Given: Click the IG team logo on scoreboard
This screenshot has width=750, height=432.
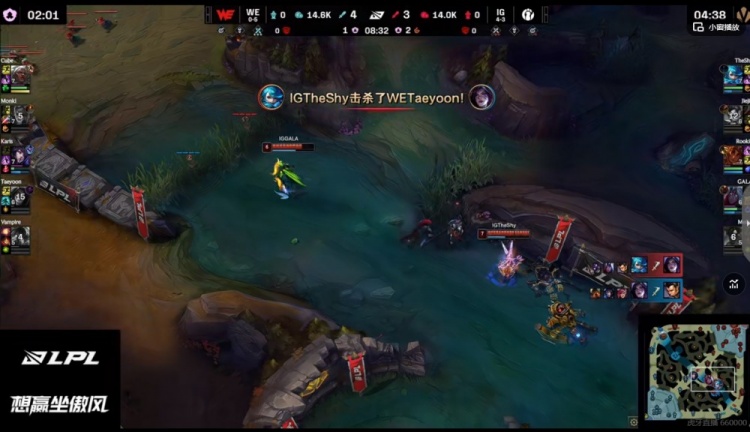Looking at the screenshot, I should click(528, 15).
